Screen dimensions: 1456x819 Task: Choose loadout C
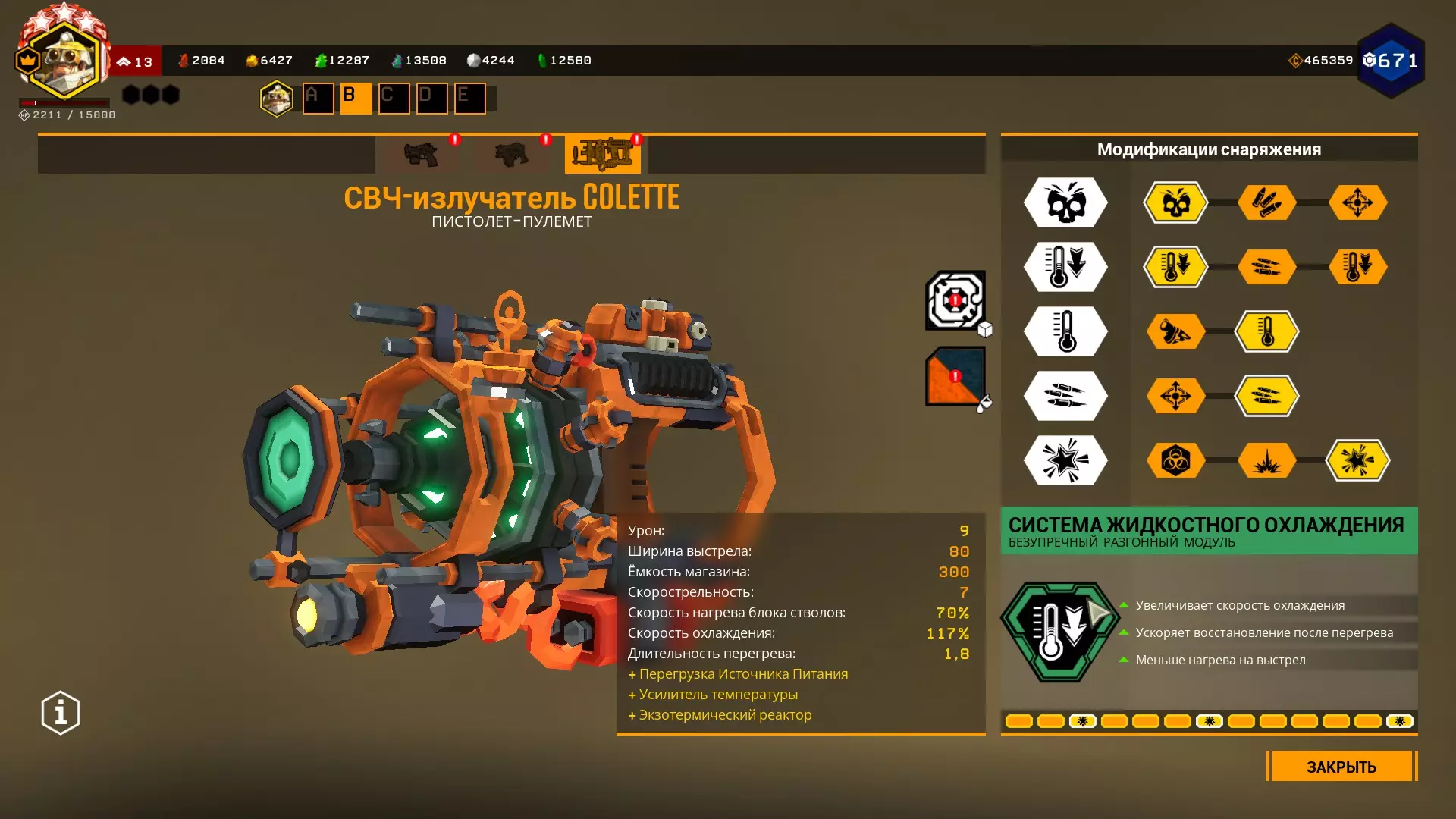pos(394,98)
